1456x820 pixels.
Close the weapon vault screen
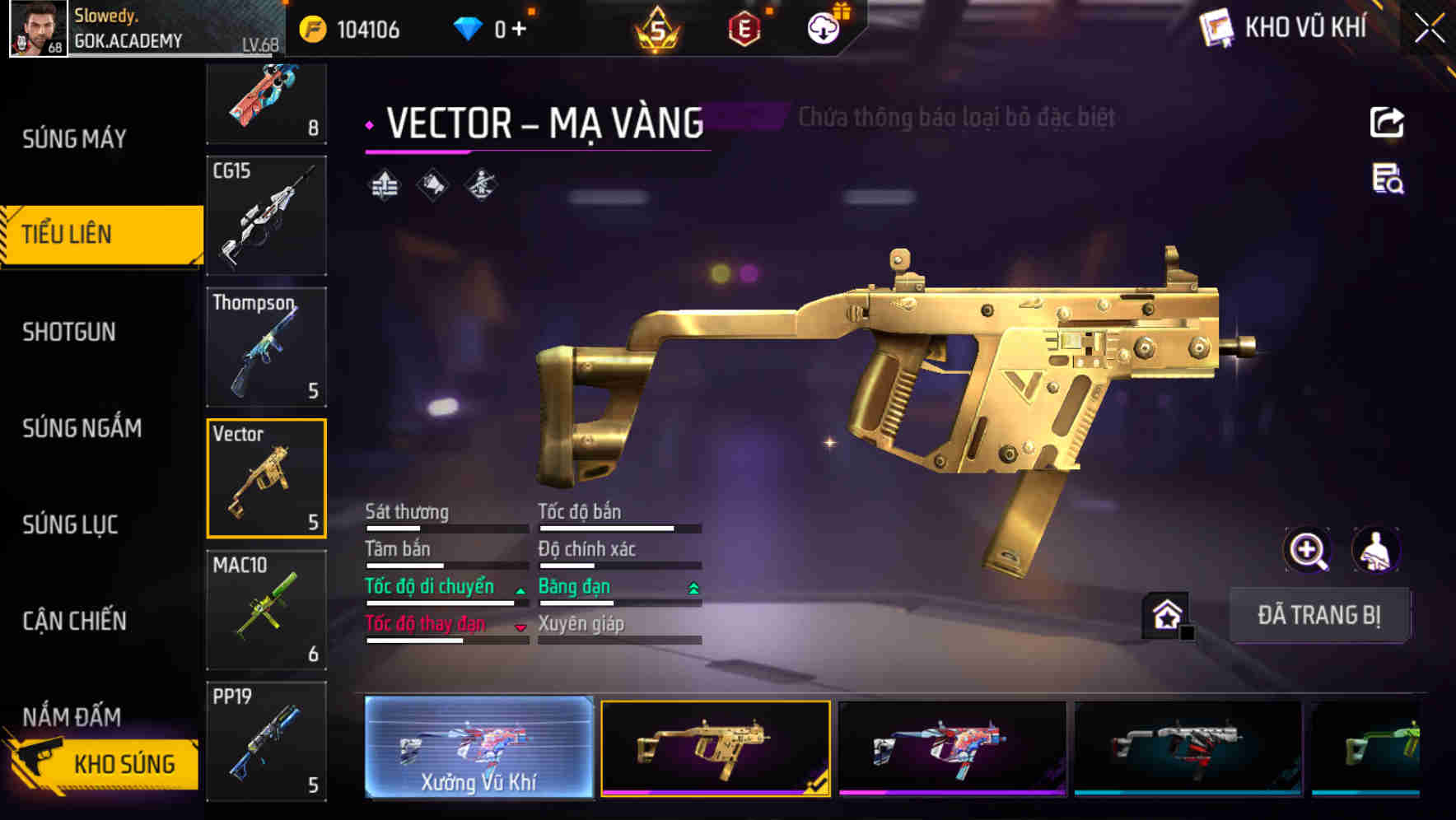[1429, 29]
